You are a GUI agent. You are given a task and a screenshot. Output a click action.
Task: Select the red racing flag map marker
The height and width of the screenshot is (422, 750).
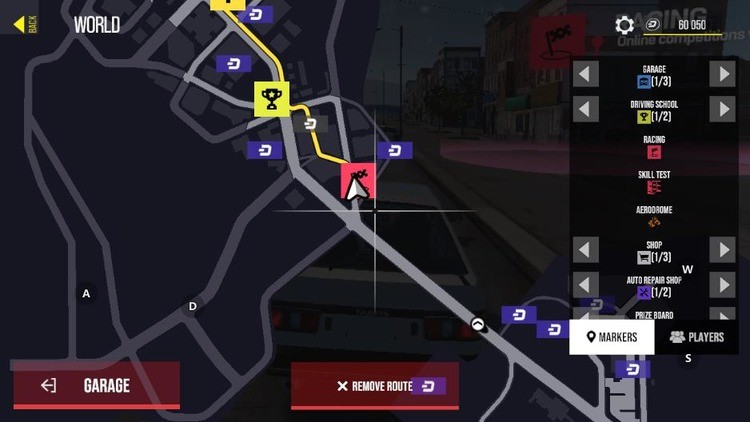click(x=358, y=181)
